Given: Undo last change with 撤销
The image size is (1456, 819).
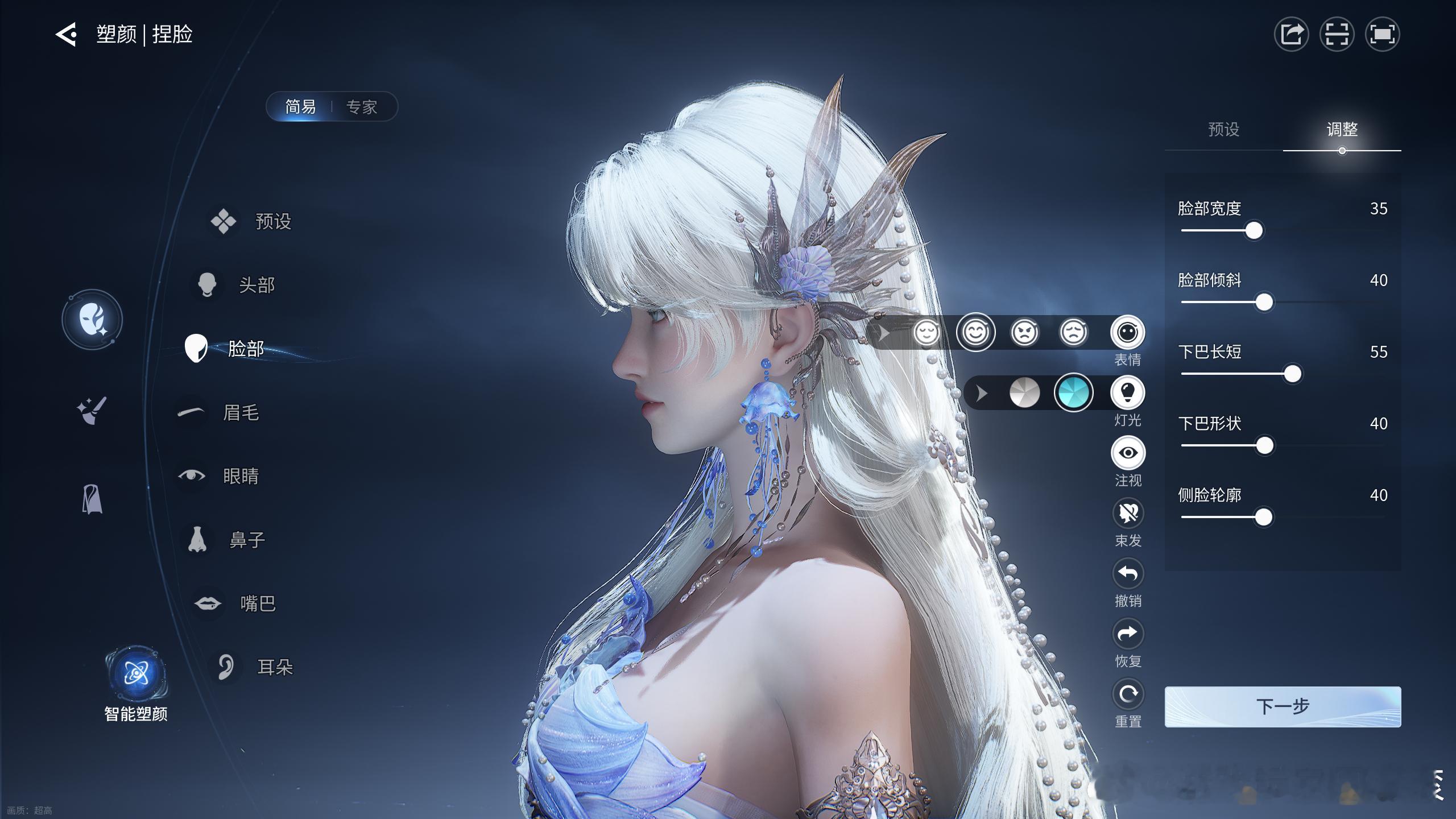Looking at the screenshot, I should (x=1128, y=574).
